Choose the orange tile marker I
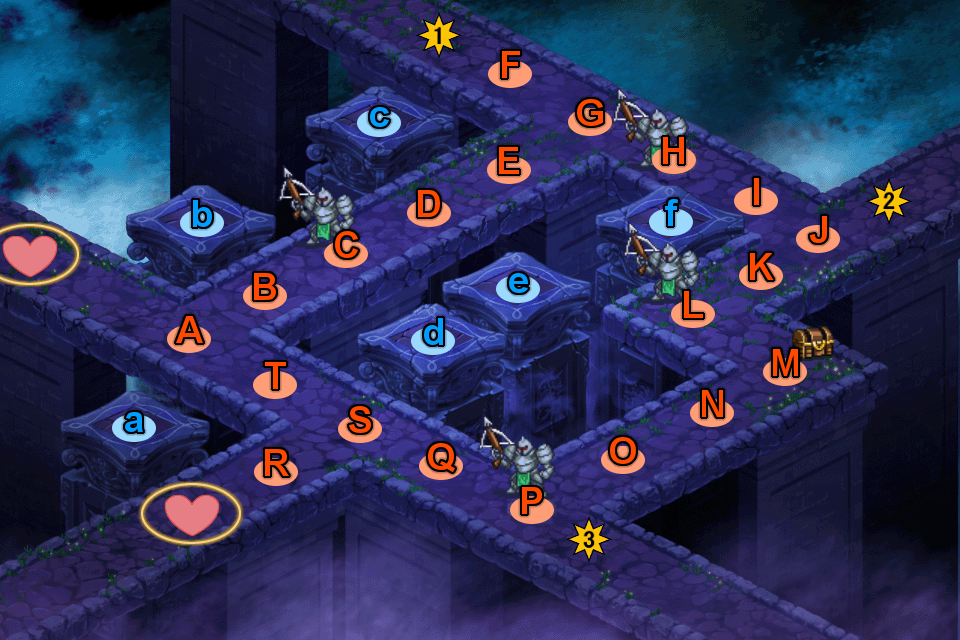Viewport: 960px width, 640px height. click(x=756, y=195)
